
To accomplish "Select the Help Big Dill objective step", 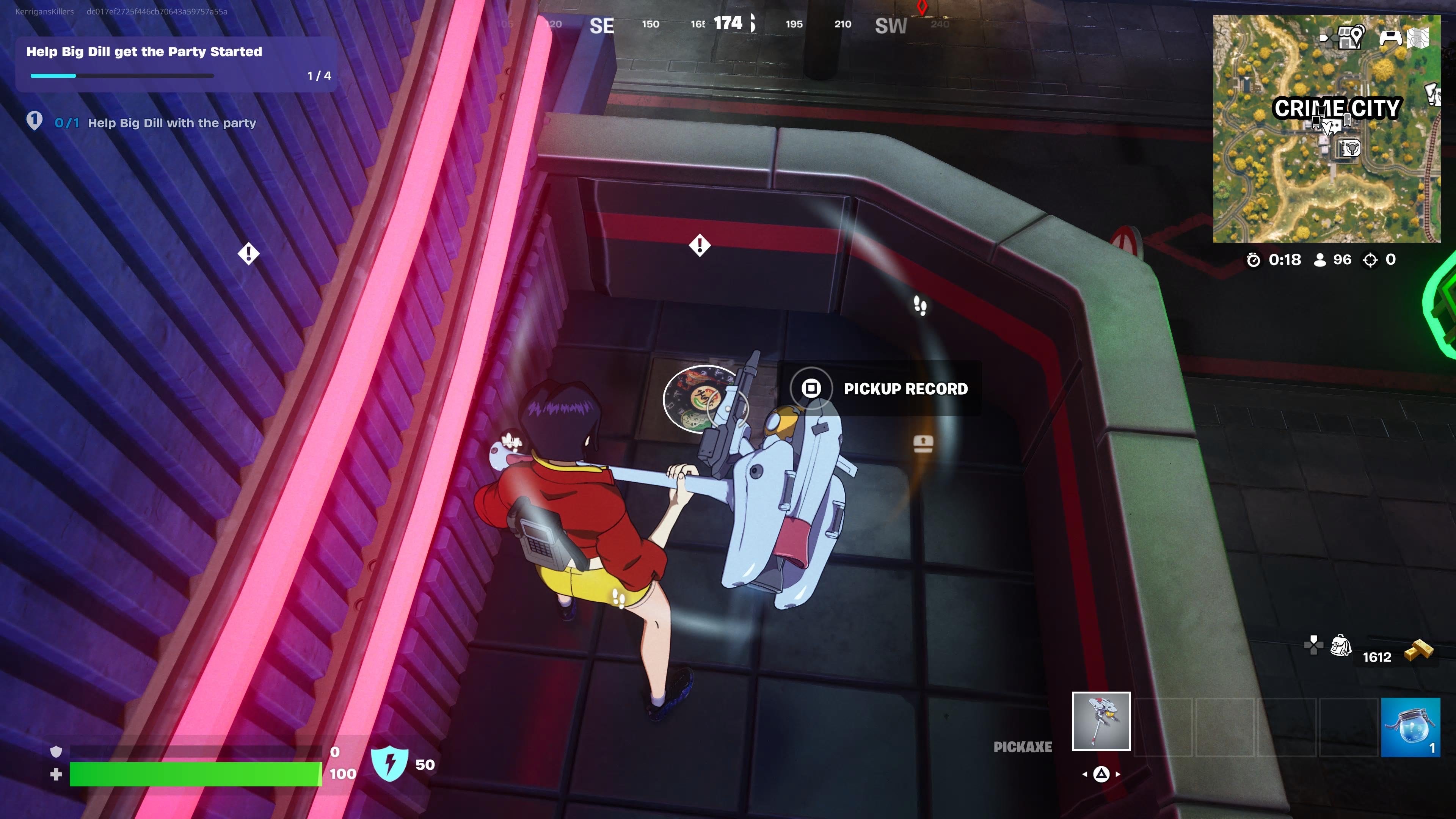I will click(171, 122).
